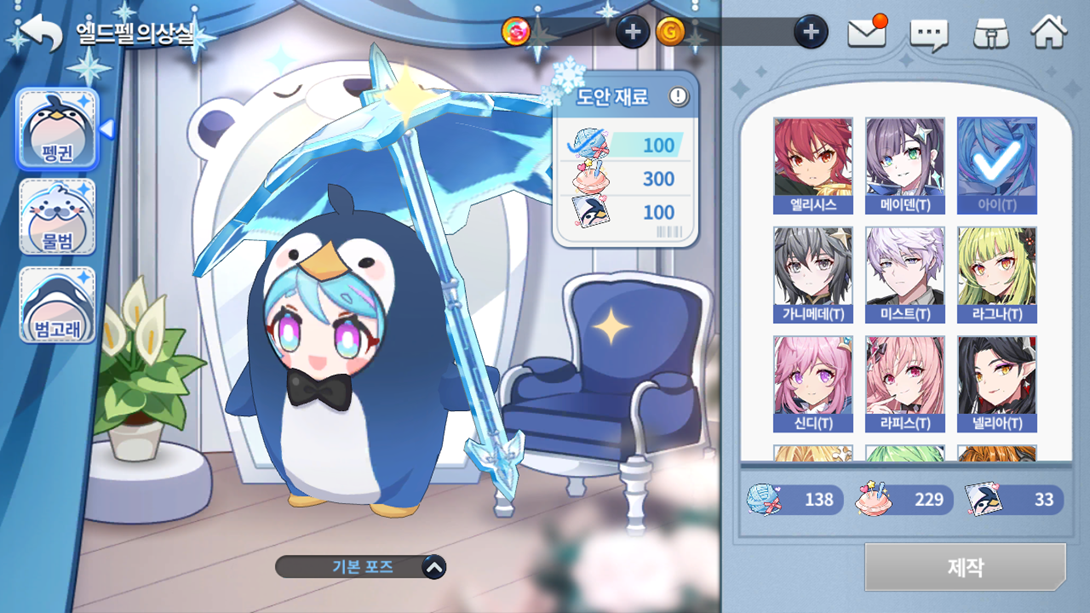Image resolution: width=1090 pixels, height=613 pixels.
Task: Click the 제작 craft button
Action: 965,568
